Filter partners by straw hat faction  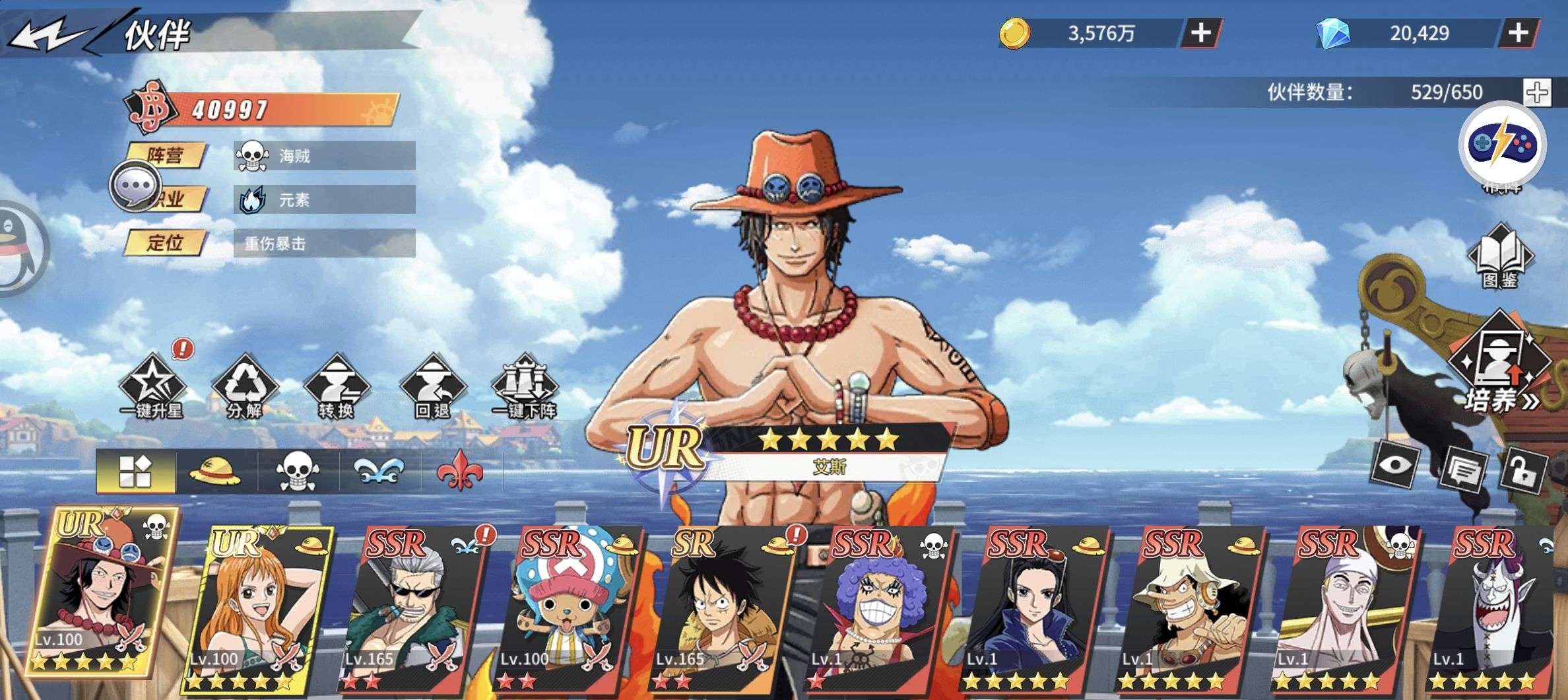(215, 472)
